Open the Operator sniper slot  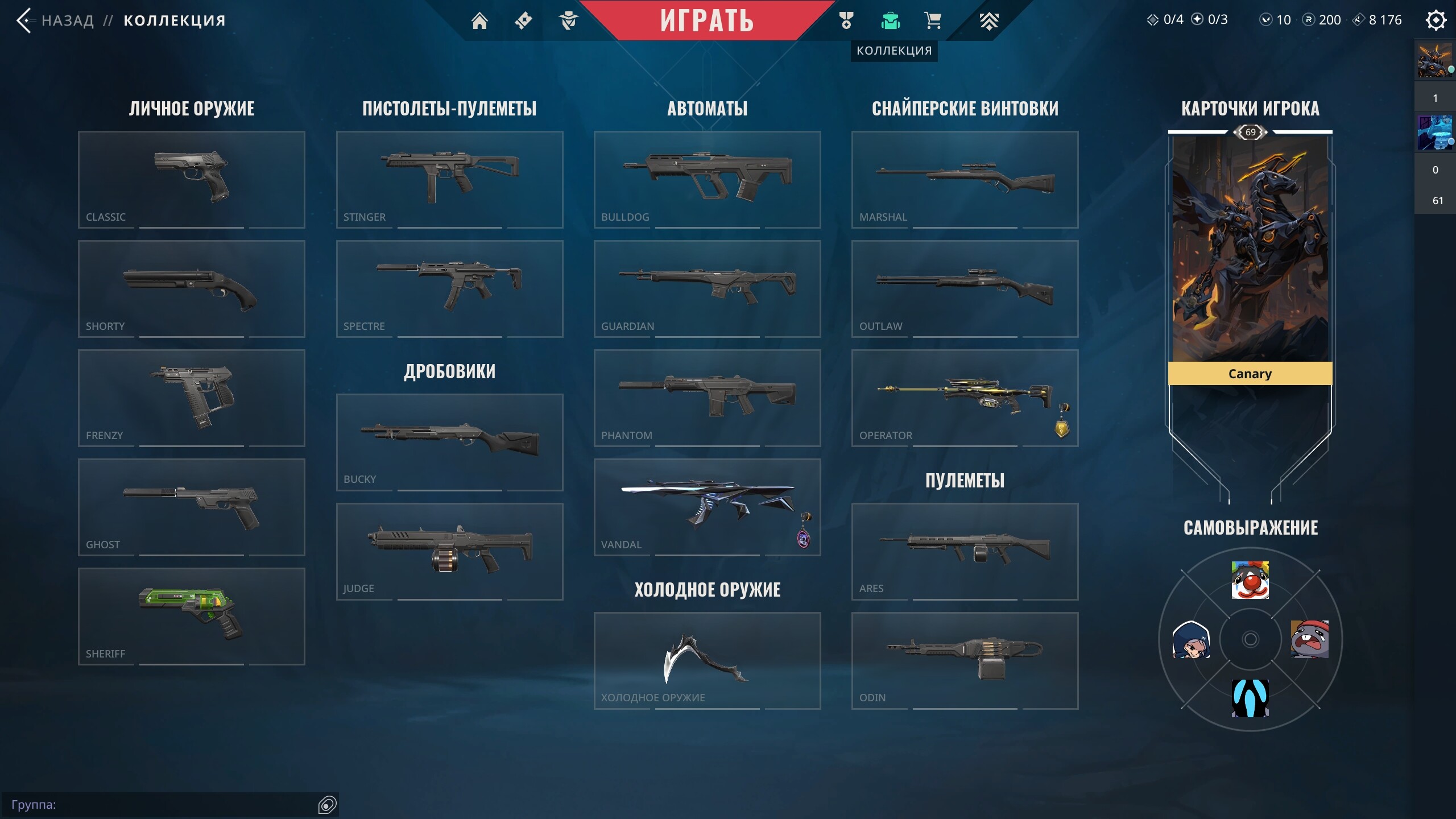[965, 398]
